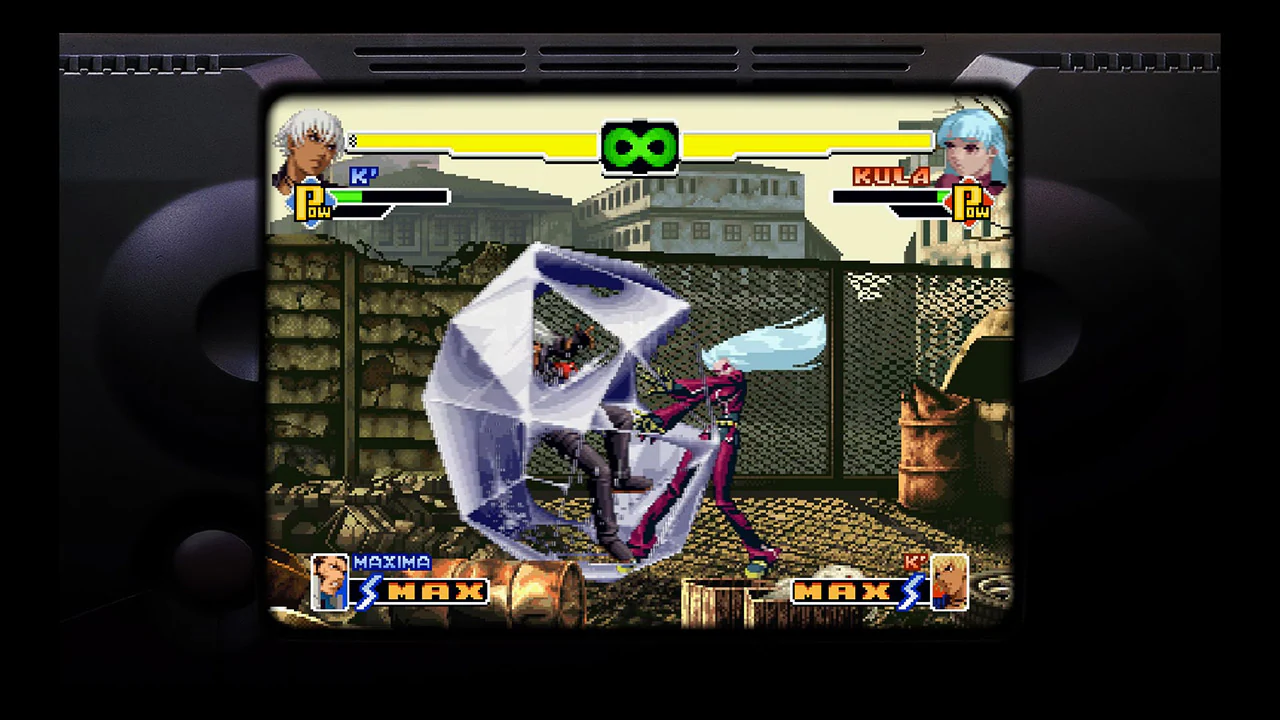Toggle the small marker left of K' health bar
The width and height of the screenshot is (1280, 720).
[x=352, y=142]
